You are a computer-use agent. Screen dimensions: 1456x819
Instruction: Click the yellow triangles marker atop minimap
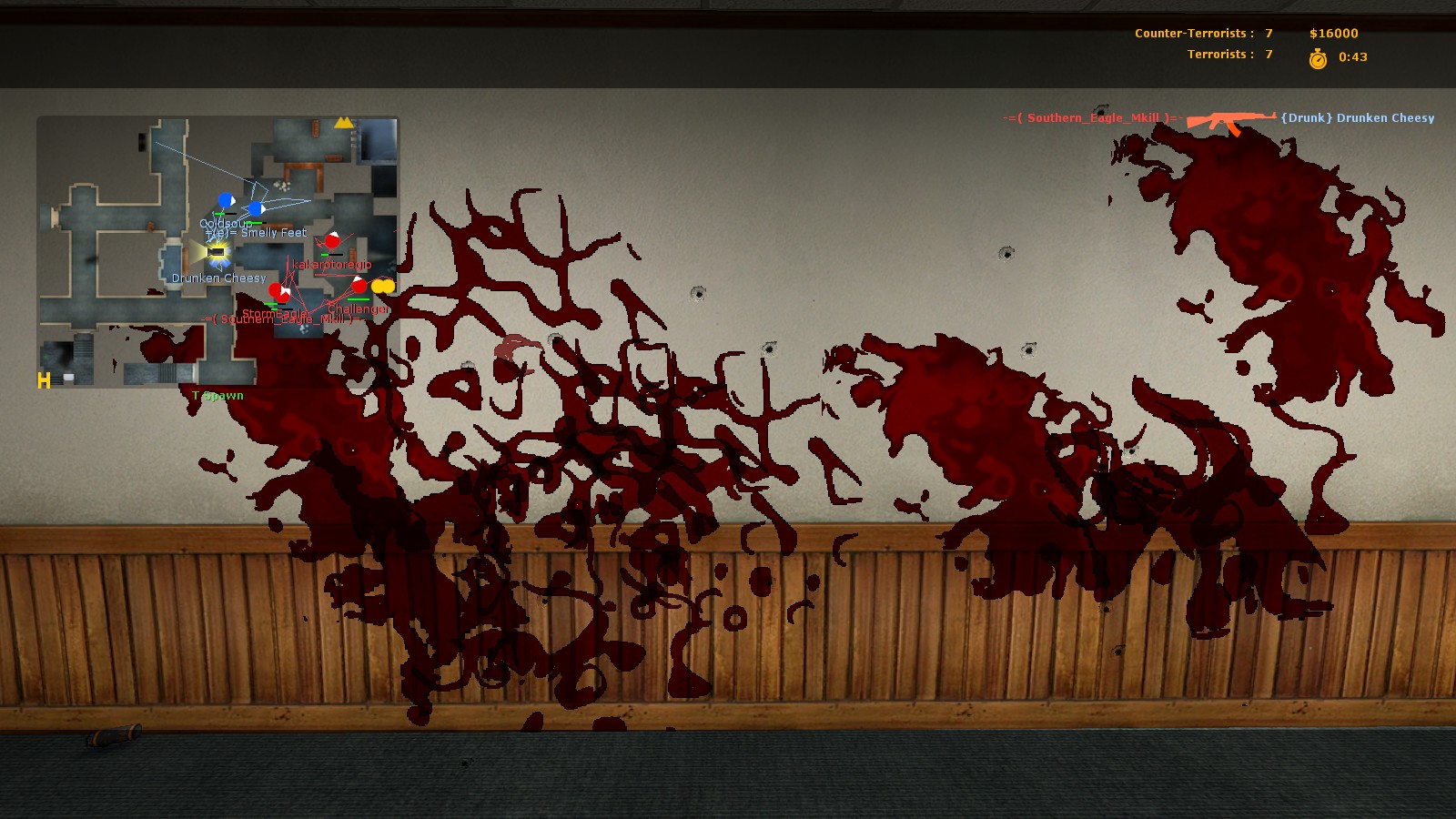(x=343, y=122)
